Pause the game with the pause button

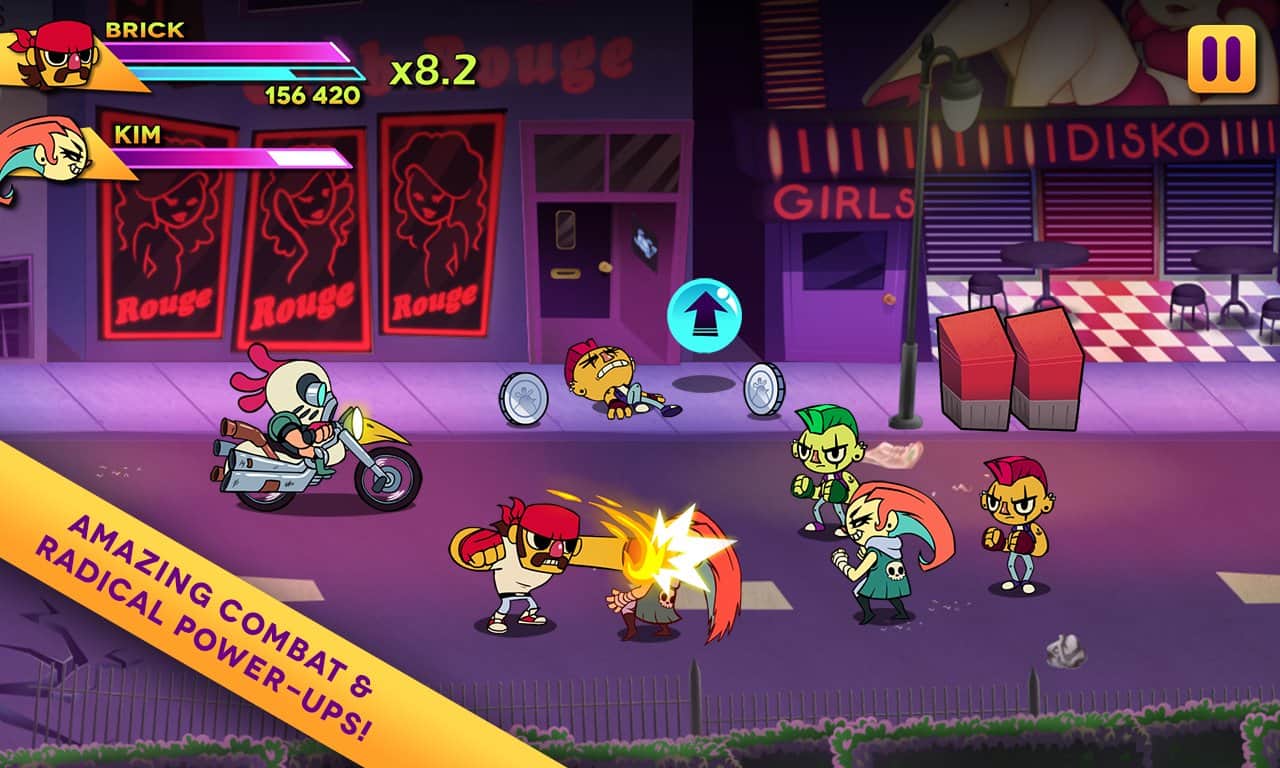click(1221, 59)
